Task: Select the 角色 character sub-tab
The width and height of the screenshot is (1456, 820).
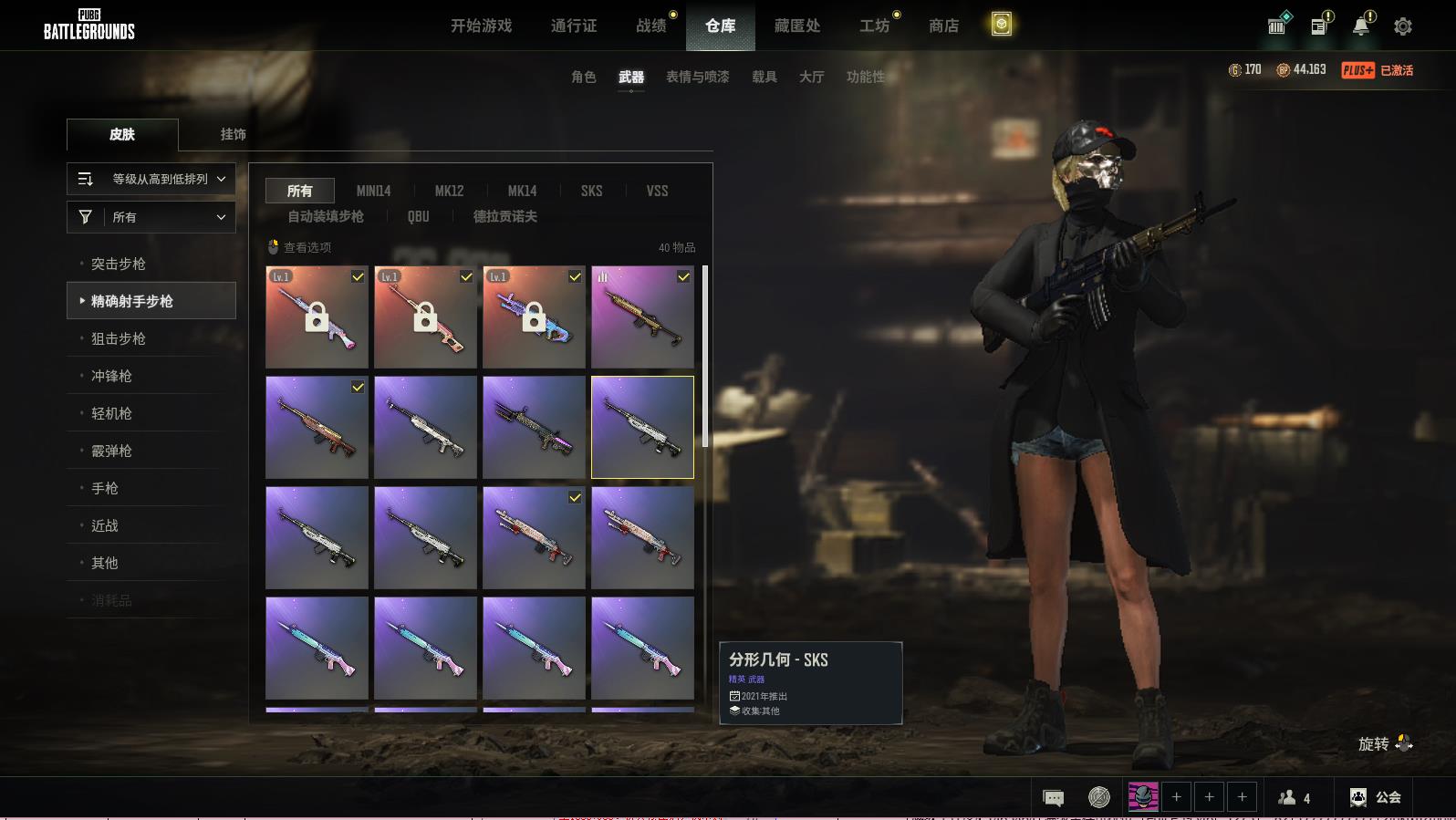Action: point(583,78)
